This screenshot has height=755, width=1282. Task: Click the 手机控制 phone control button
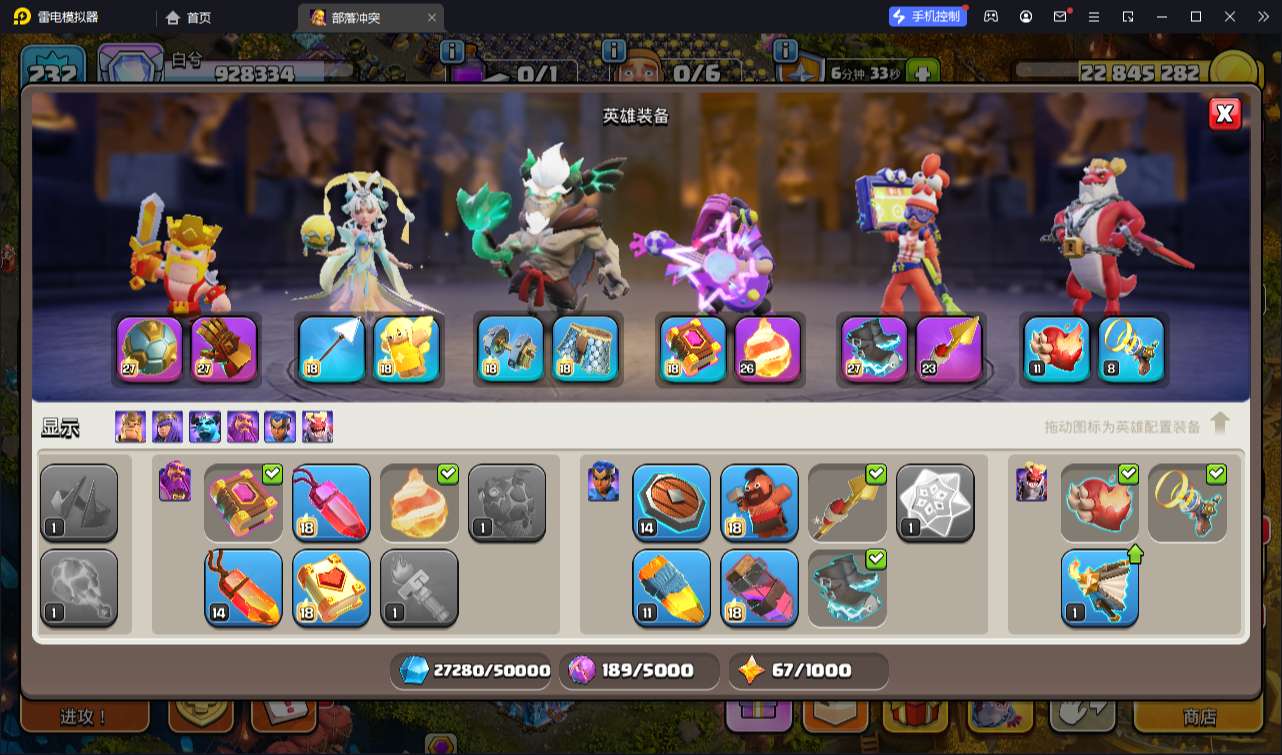[927, 16]
